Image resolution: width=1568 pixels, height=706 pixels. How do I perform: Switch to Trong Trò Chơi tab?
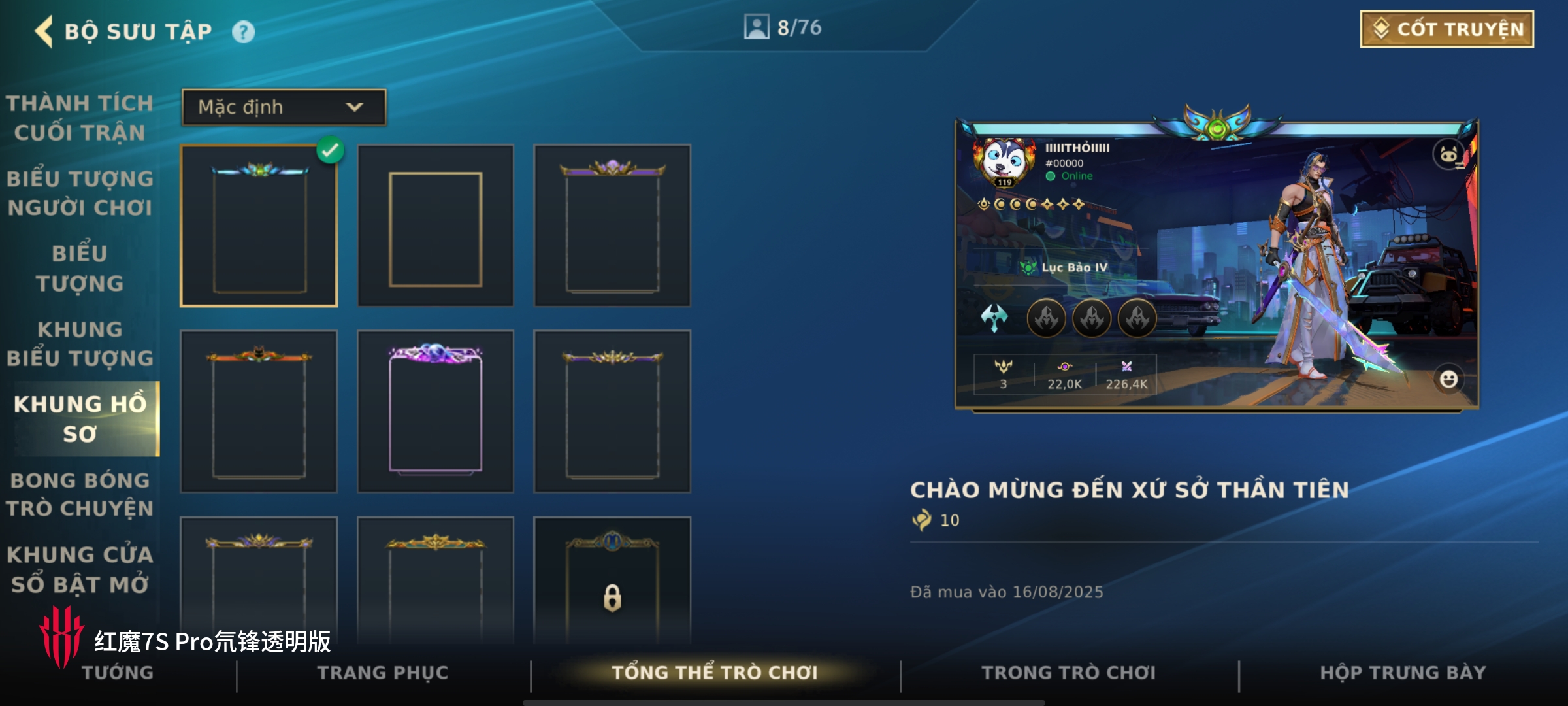pyautogui.click(x=1069, y=673)
